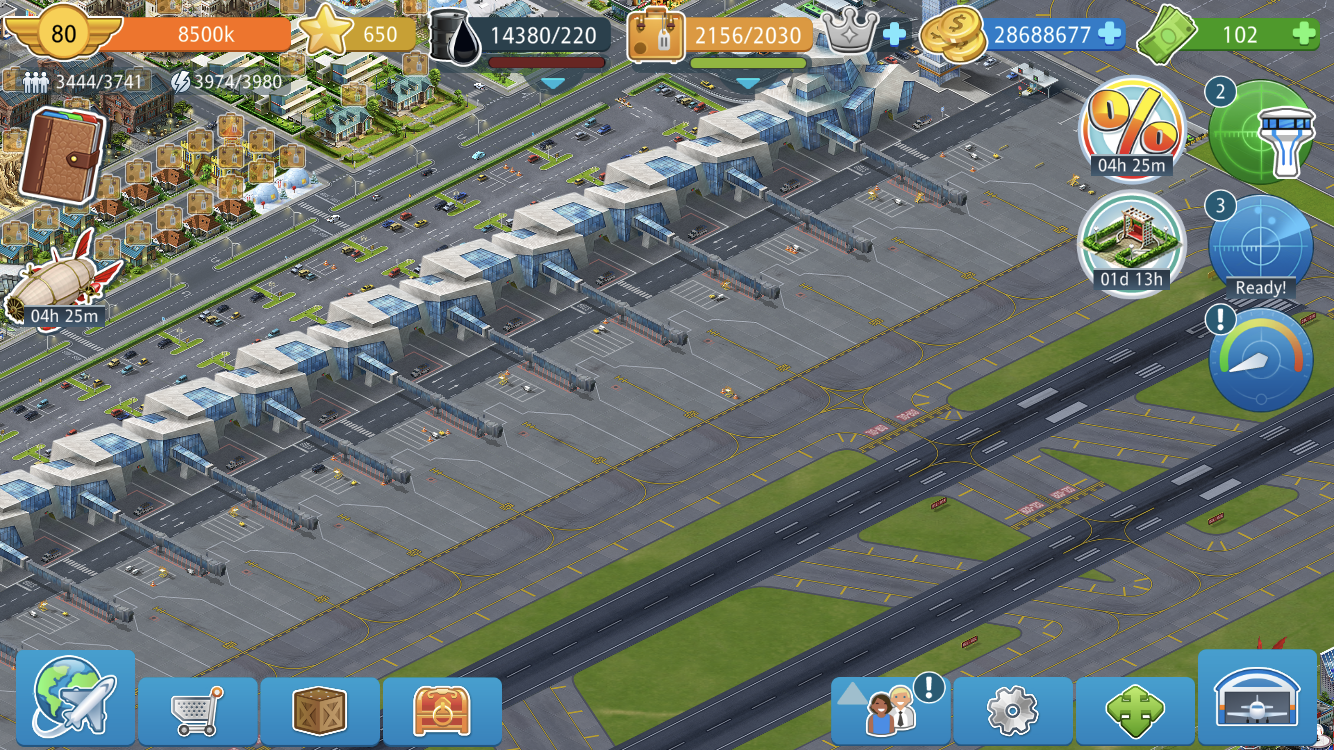Buy more green cash with the plus
Viewport: 1334px width, 750px height.
click(1303, 35)
